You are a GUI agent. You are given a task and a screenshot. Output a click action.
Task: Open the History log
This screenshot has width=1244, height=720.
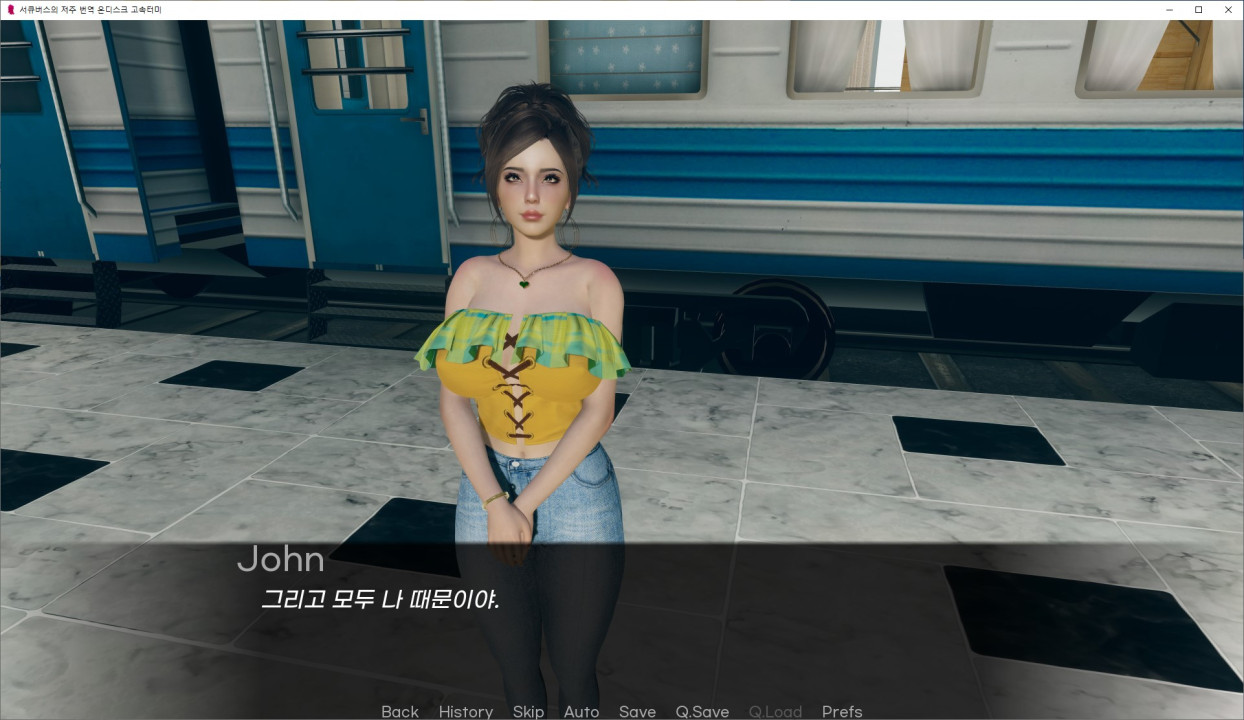(465, 711)
